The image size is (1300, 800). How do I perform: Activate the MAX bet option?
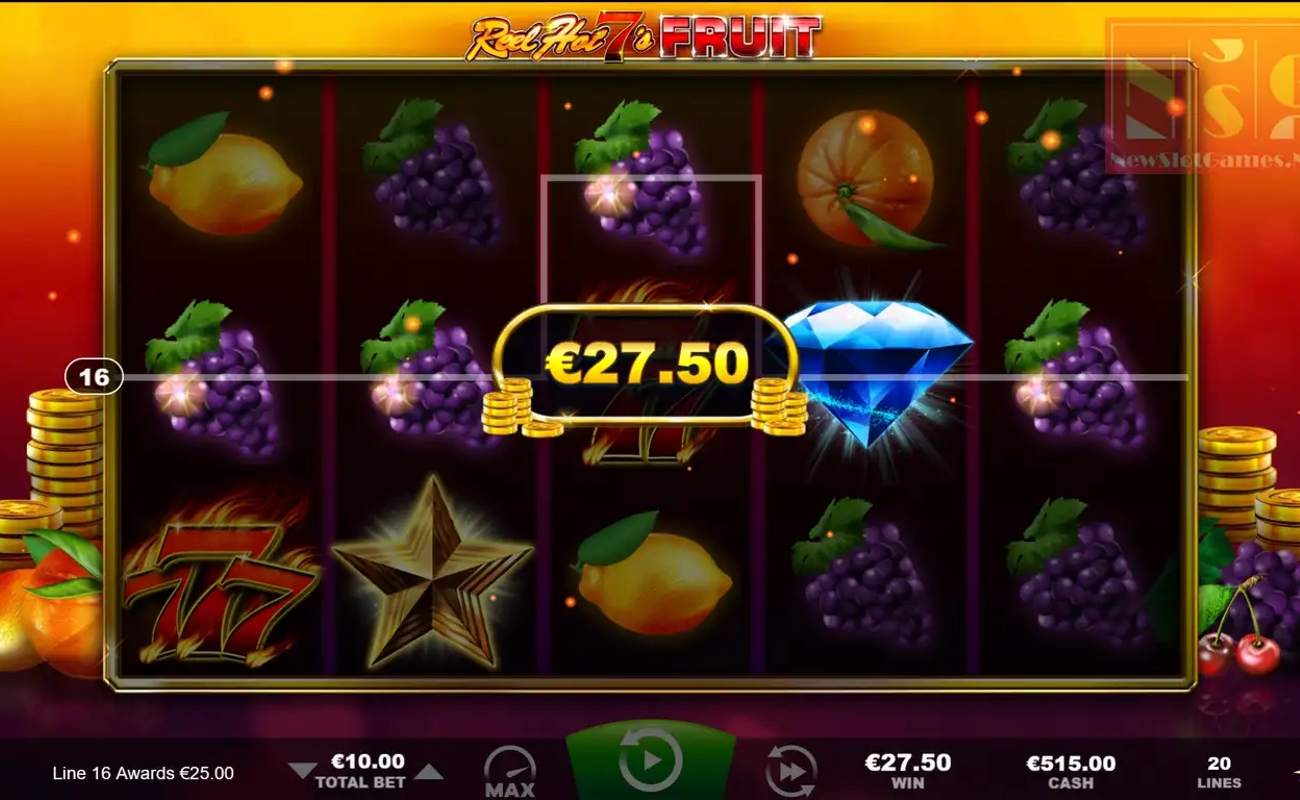508,770
